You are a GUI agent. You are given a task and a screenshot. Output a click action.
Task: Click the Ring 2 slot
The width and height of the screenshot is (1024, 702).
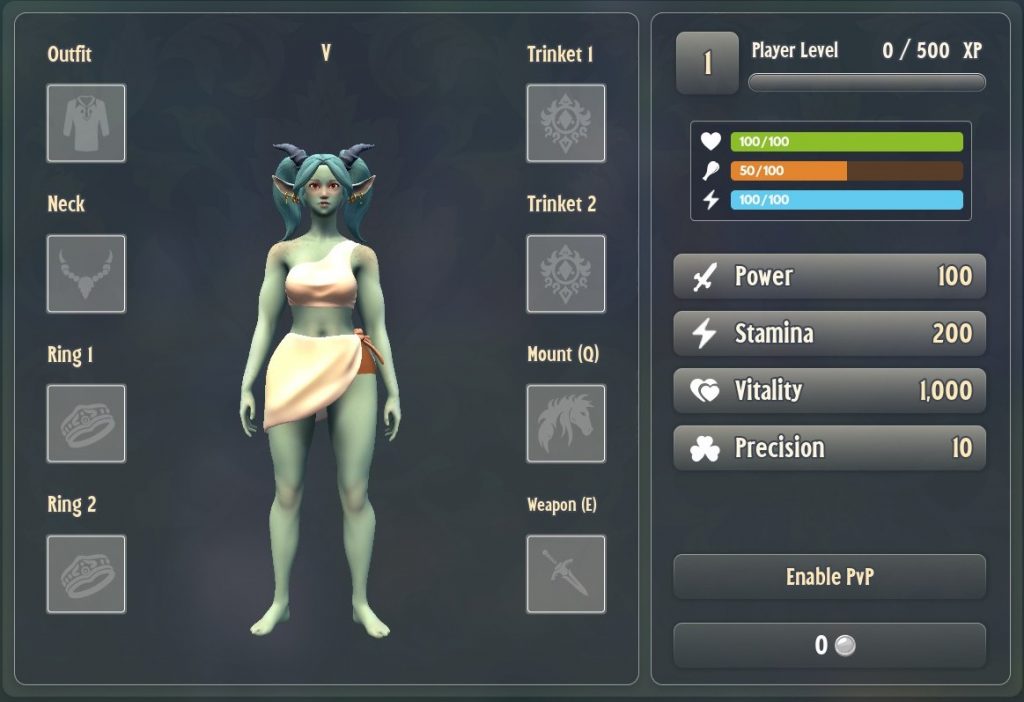click(x=86, y=574)
